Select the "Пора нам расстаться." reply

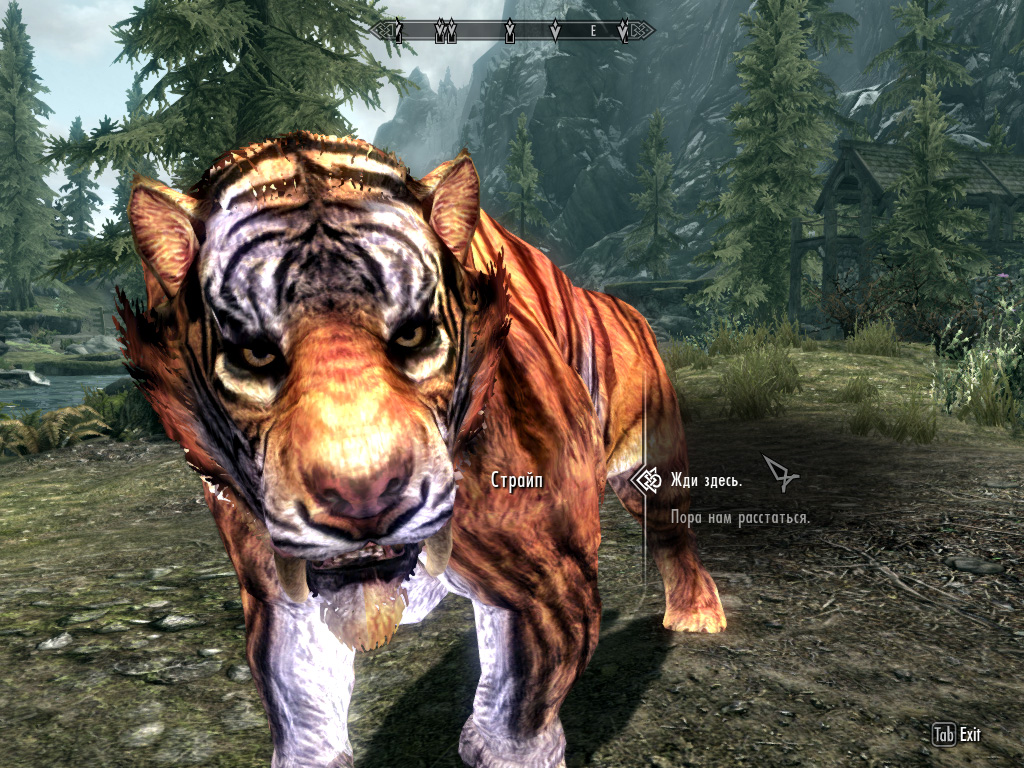tap(740, 518)
